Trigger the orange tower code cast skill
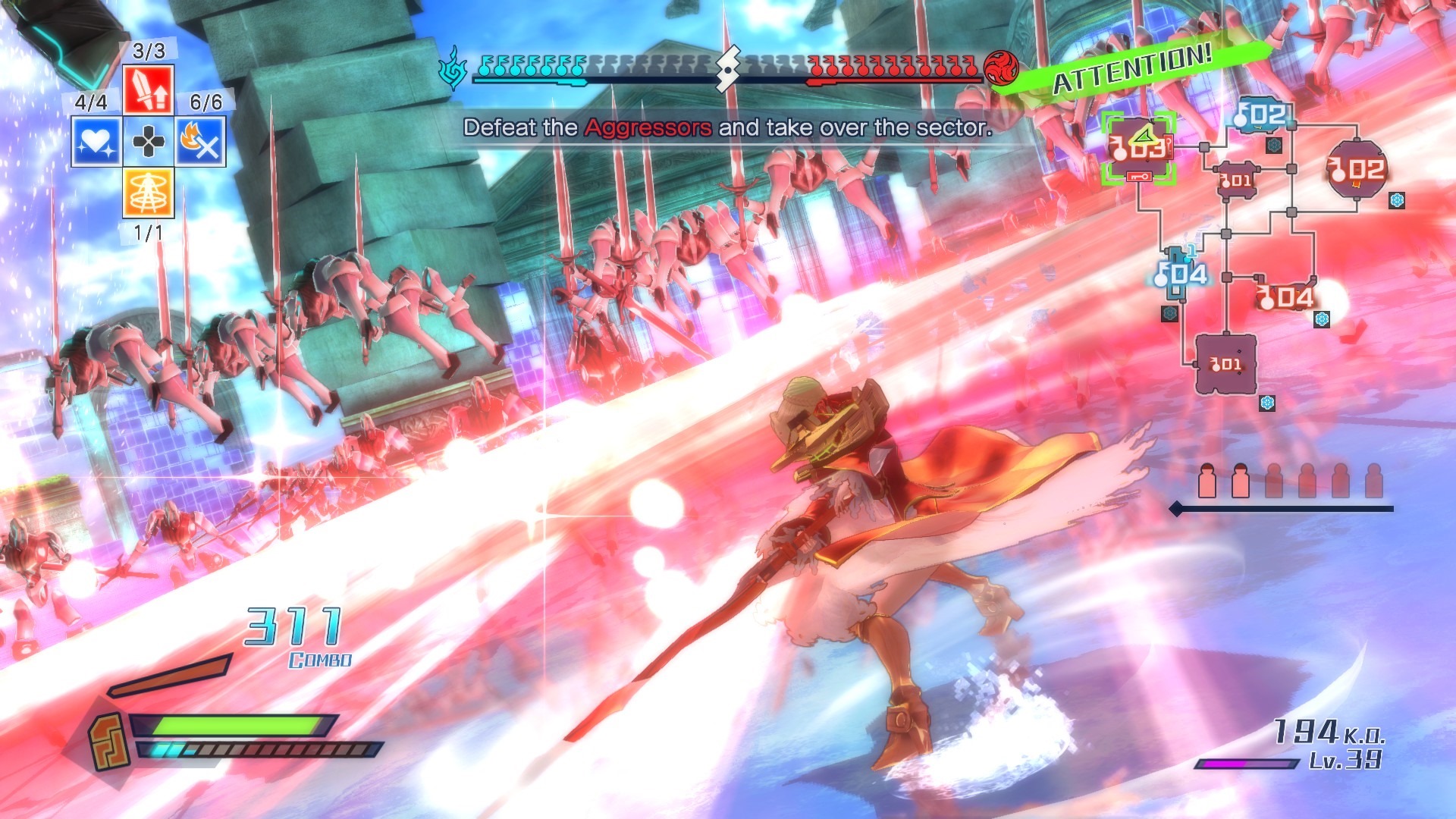This screenshot has width=1456, height=819. point(148,193)
